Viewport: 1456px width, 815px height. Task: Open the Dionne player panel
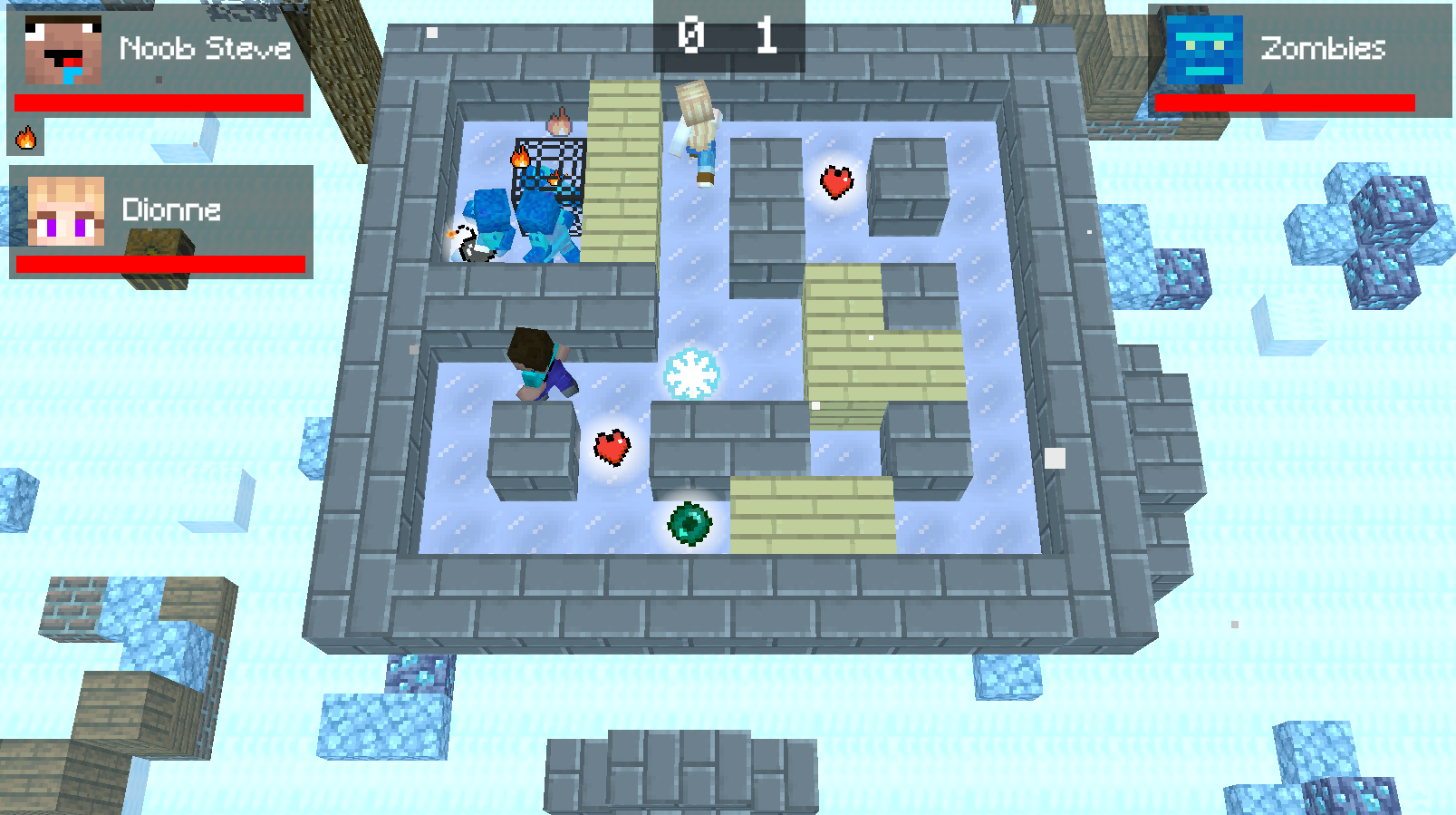click(163, 222)
